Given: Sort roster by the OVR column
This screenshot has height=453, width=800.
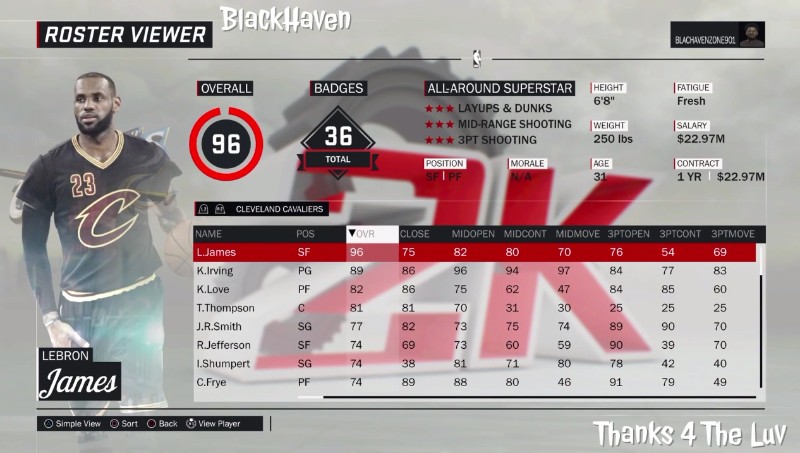Looking at the screenshot, I should tap(371, 234).
